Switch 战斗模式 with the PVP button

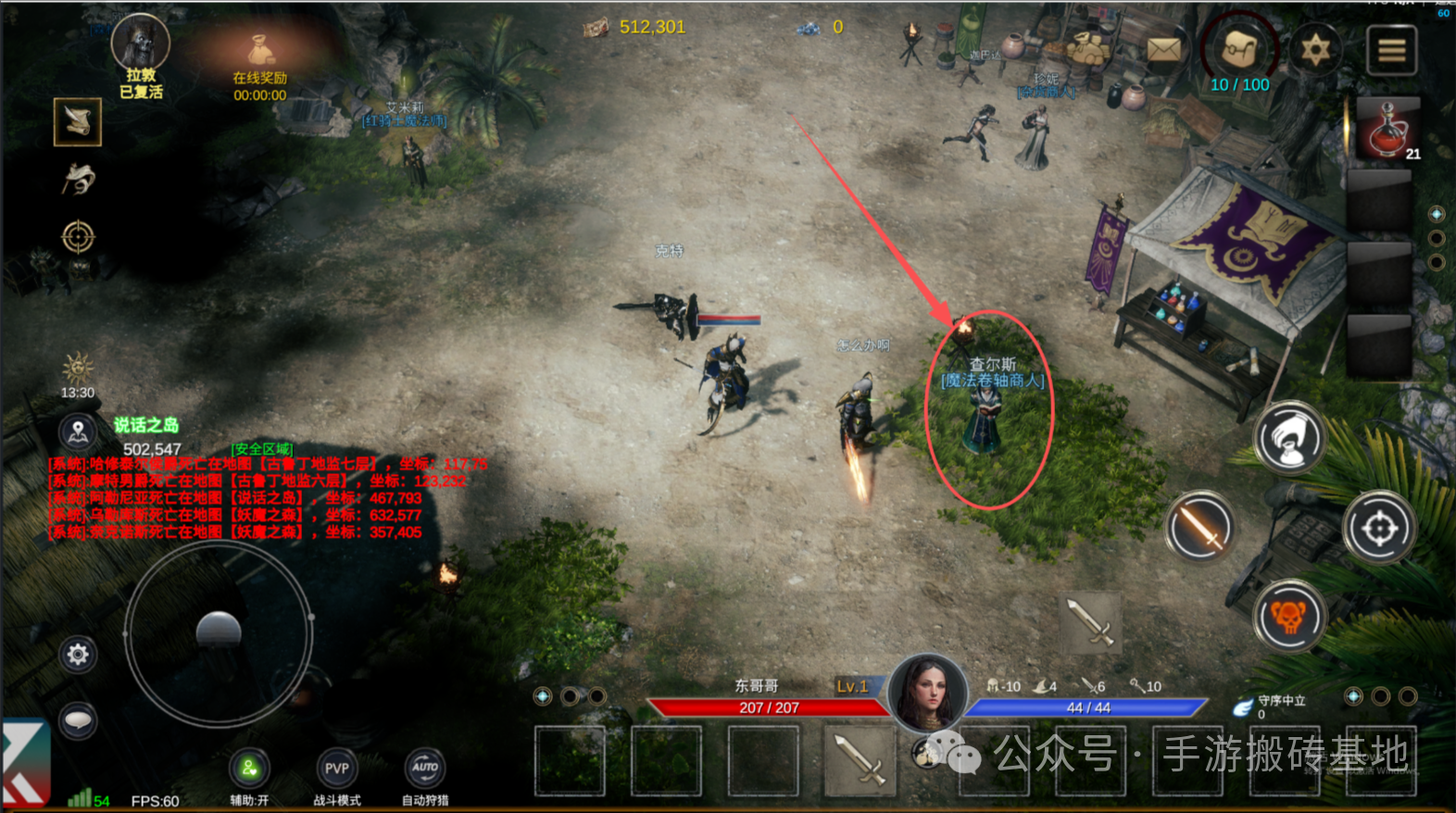pyautogui.click(x=337, y=769)
